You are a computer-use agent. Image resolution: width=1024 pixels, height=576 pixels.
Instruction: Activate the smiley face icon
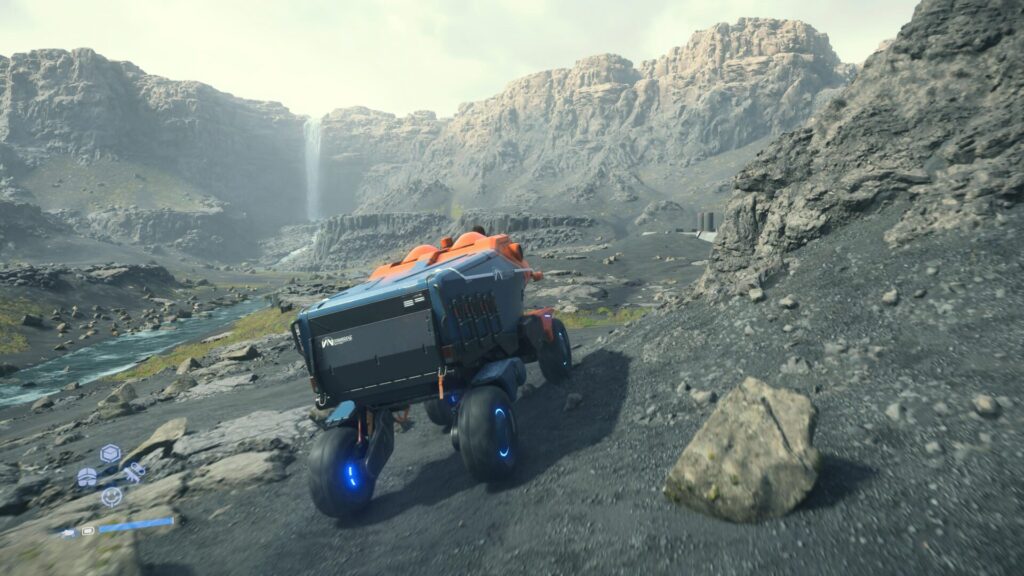coord(111,496)
